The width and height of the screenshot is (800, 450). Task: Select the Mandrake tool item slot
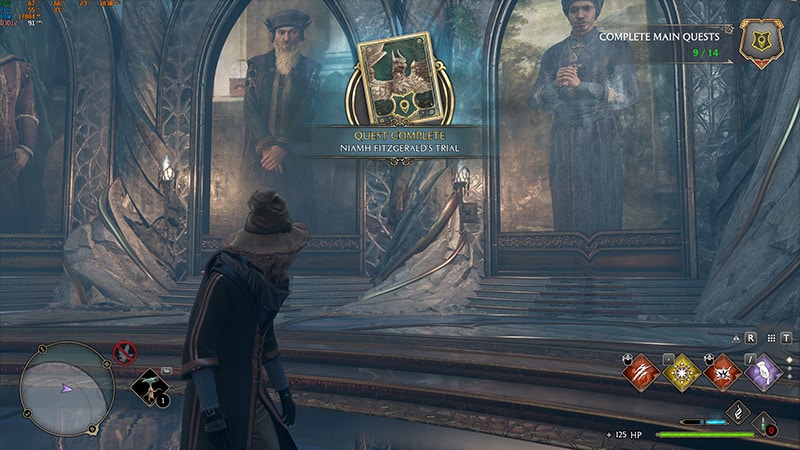pyautogui.click(x=150, y=387)
